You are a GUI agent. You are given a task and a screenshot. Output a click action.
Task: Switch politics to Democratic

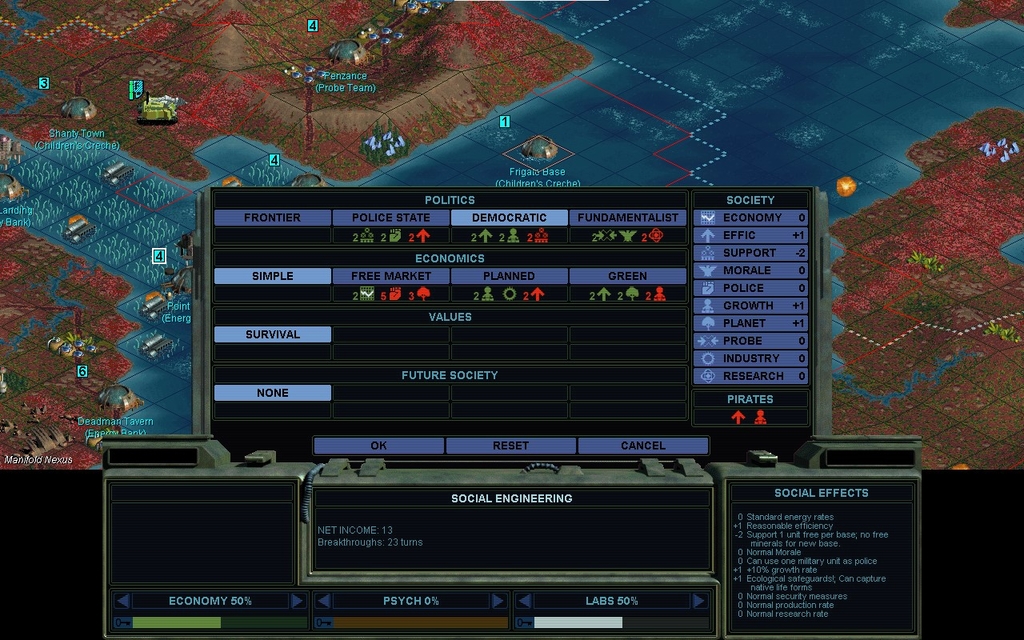(509, 218)
